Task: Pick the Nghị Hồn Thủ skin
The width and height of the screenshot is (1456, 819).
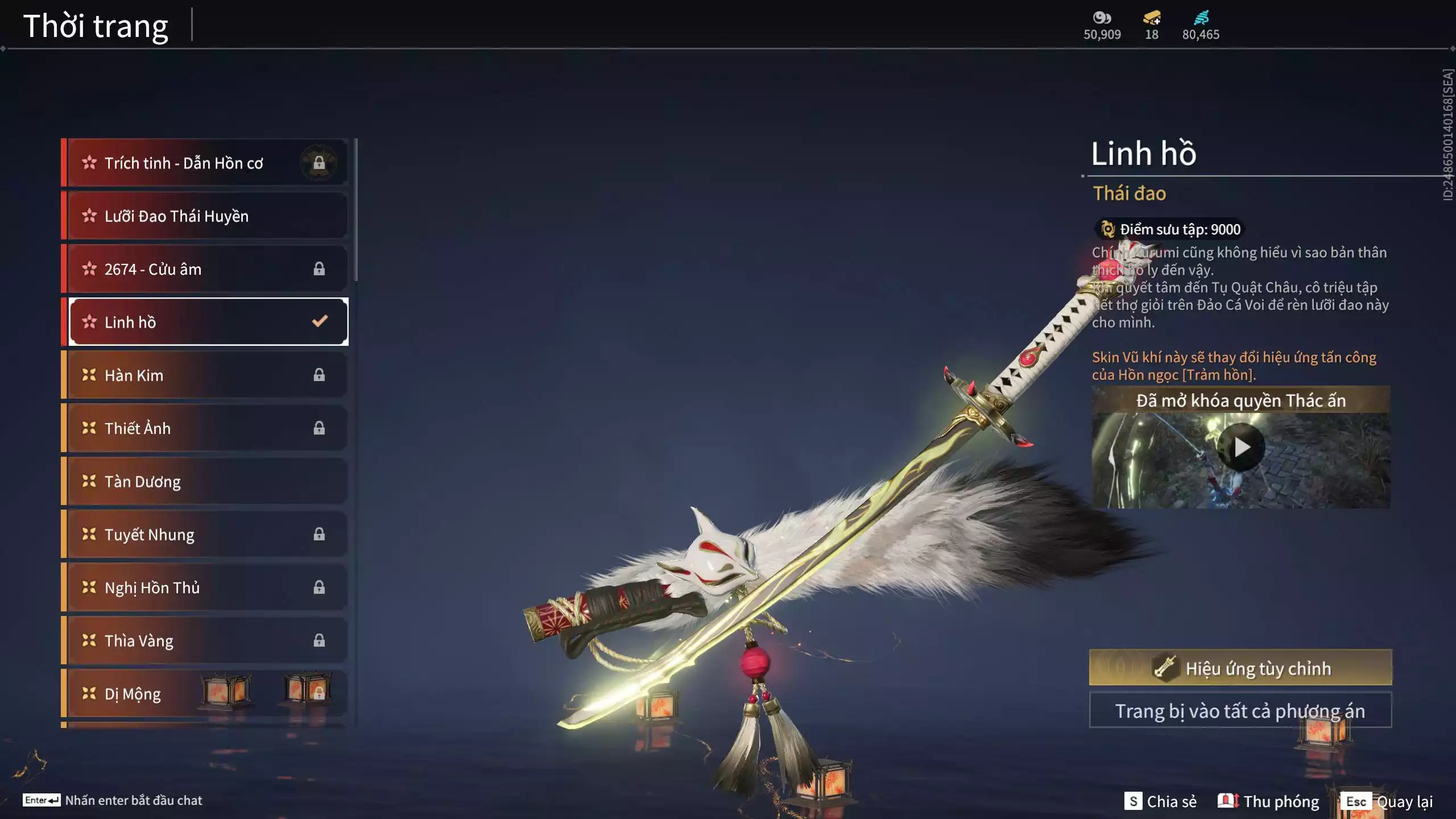Action: pos(205,588)
